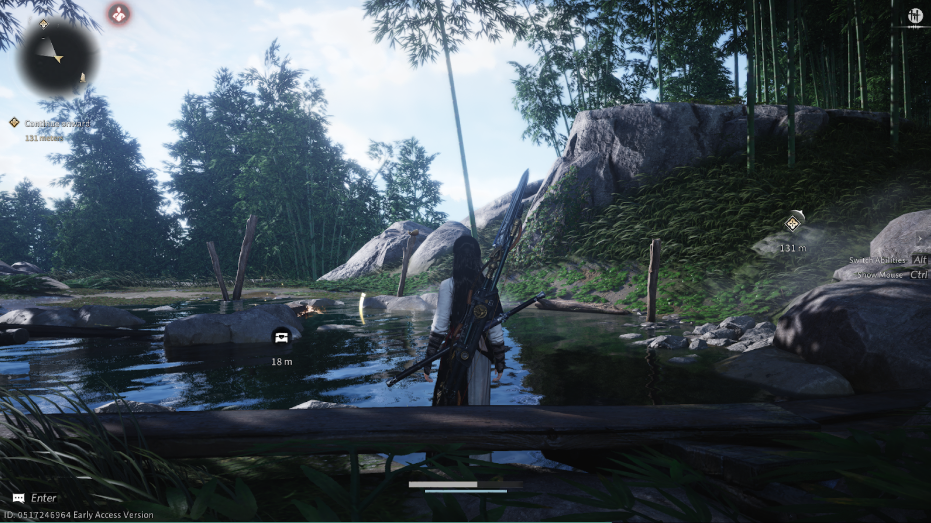Click the red character status icon
Viewport: 931px width, 523px height.
(x=119, y=14)
